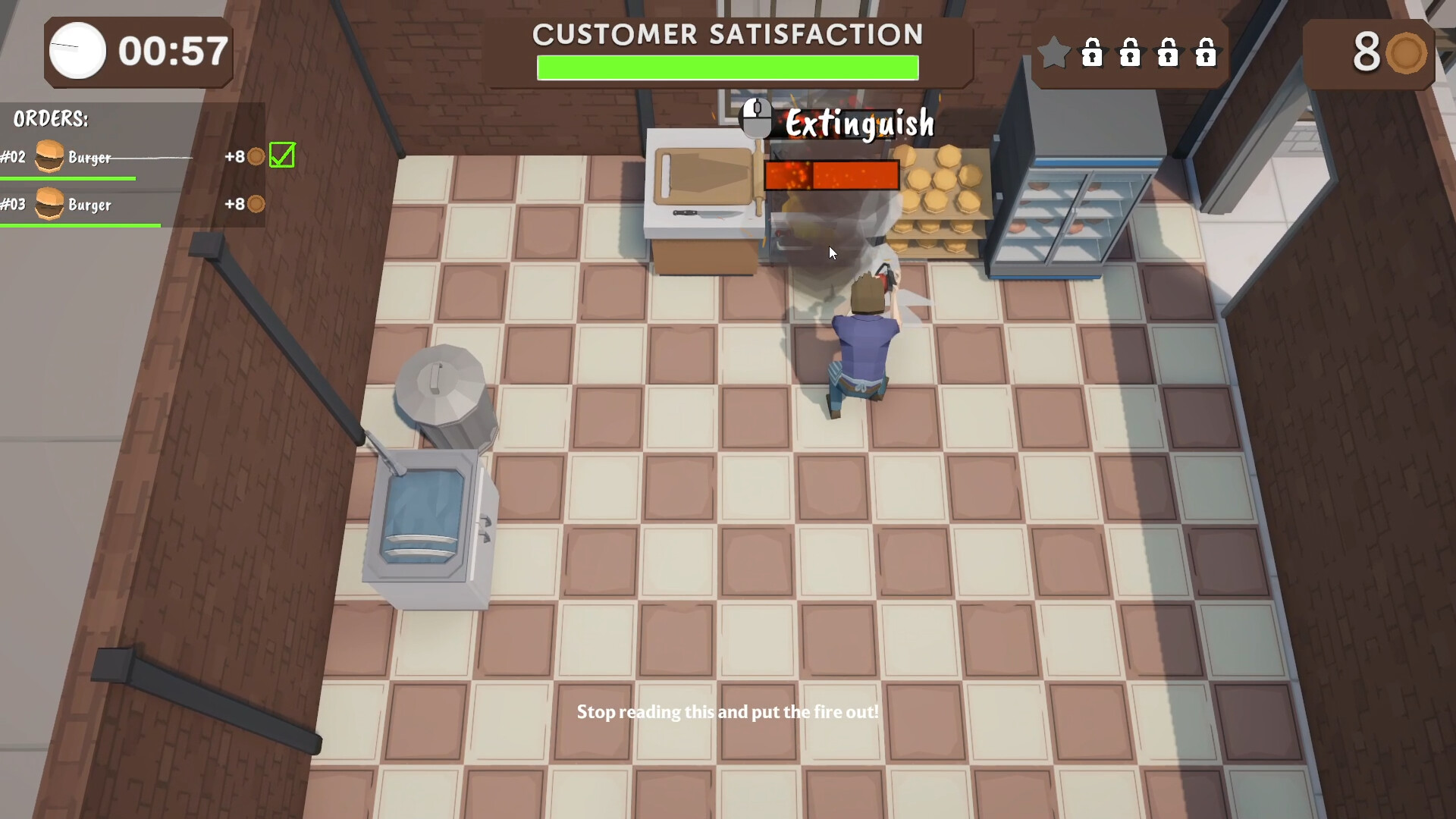The width and height of the screenshot is (1456, 819).
Task: Click the last padlock icon
Action: pyautogui.click(x=1207, y=53)
